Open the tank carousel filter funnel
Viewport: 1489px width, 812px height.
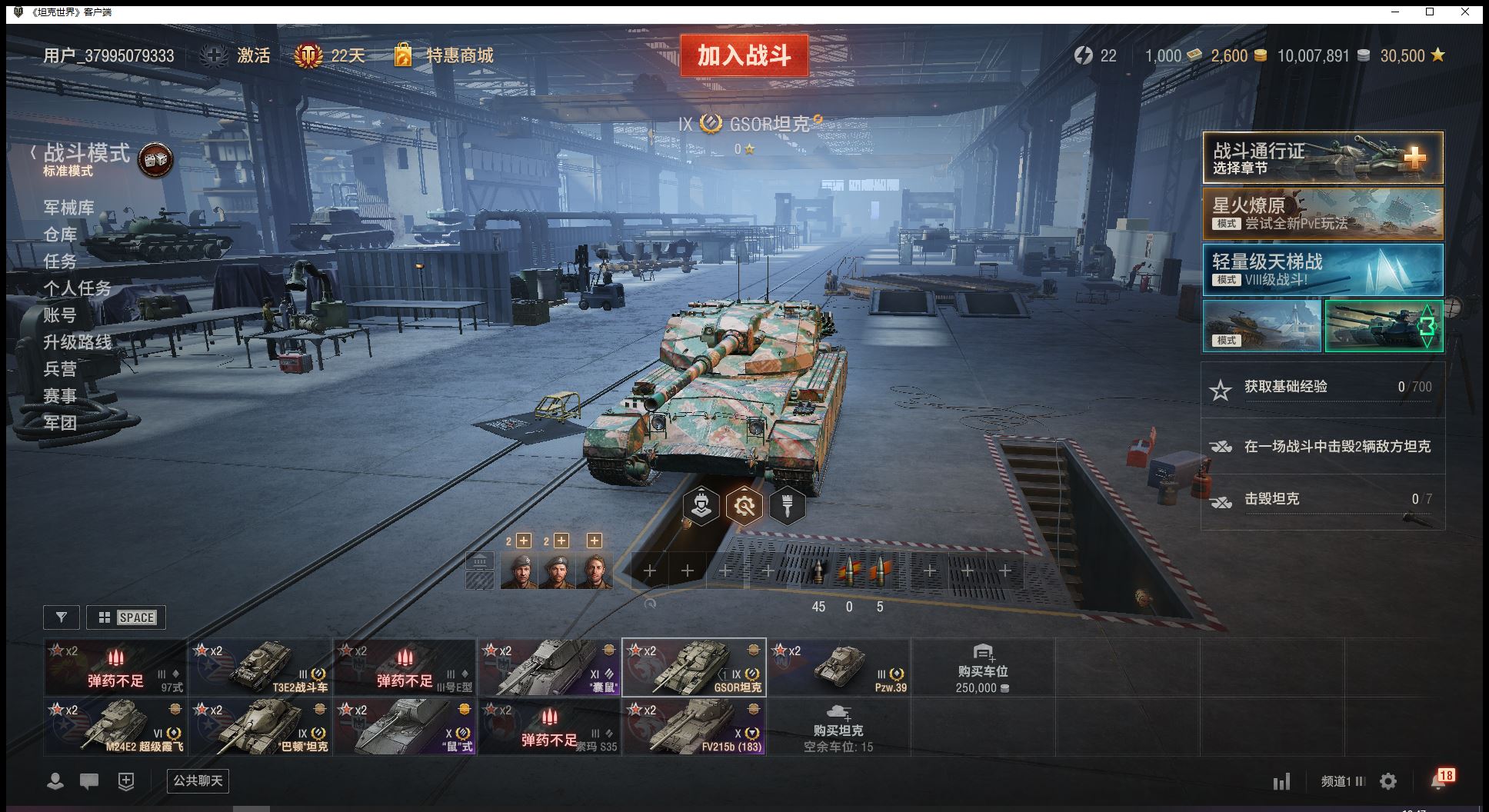62,617
